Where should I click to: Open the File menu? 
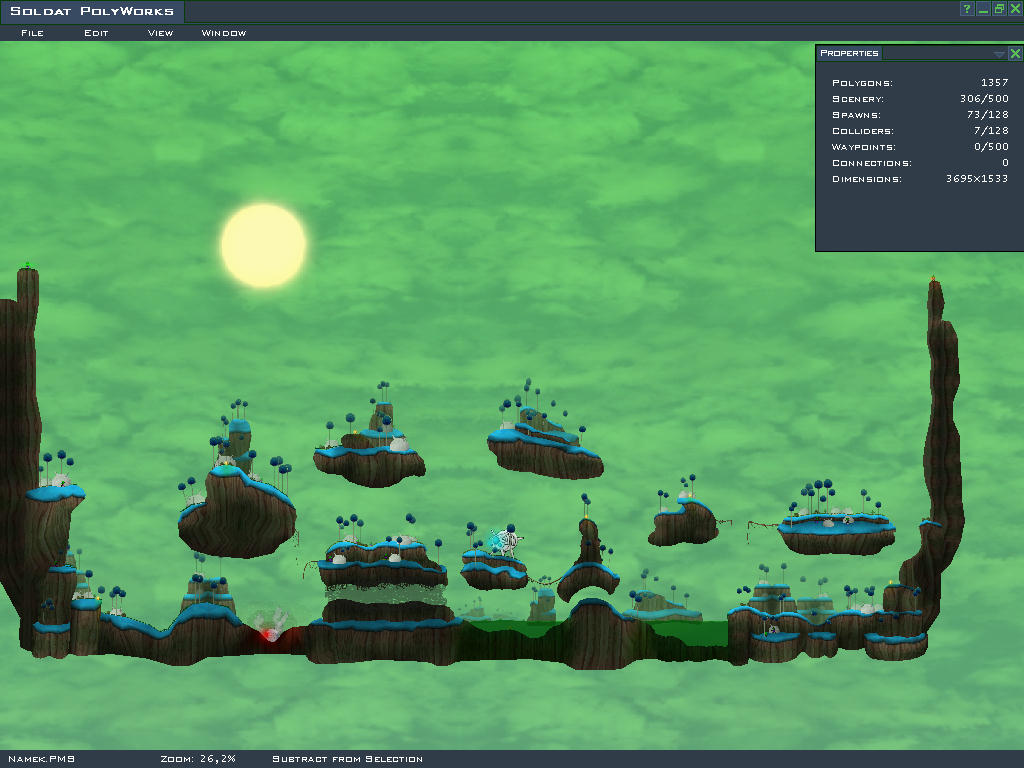click(32, 33)
